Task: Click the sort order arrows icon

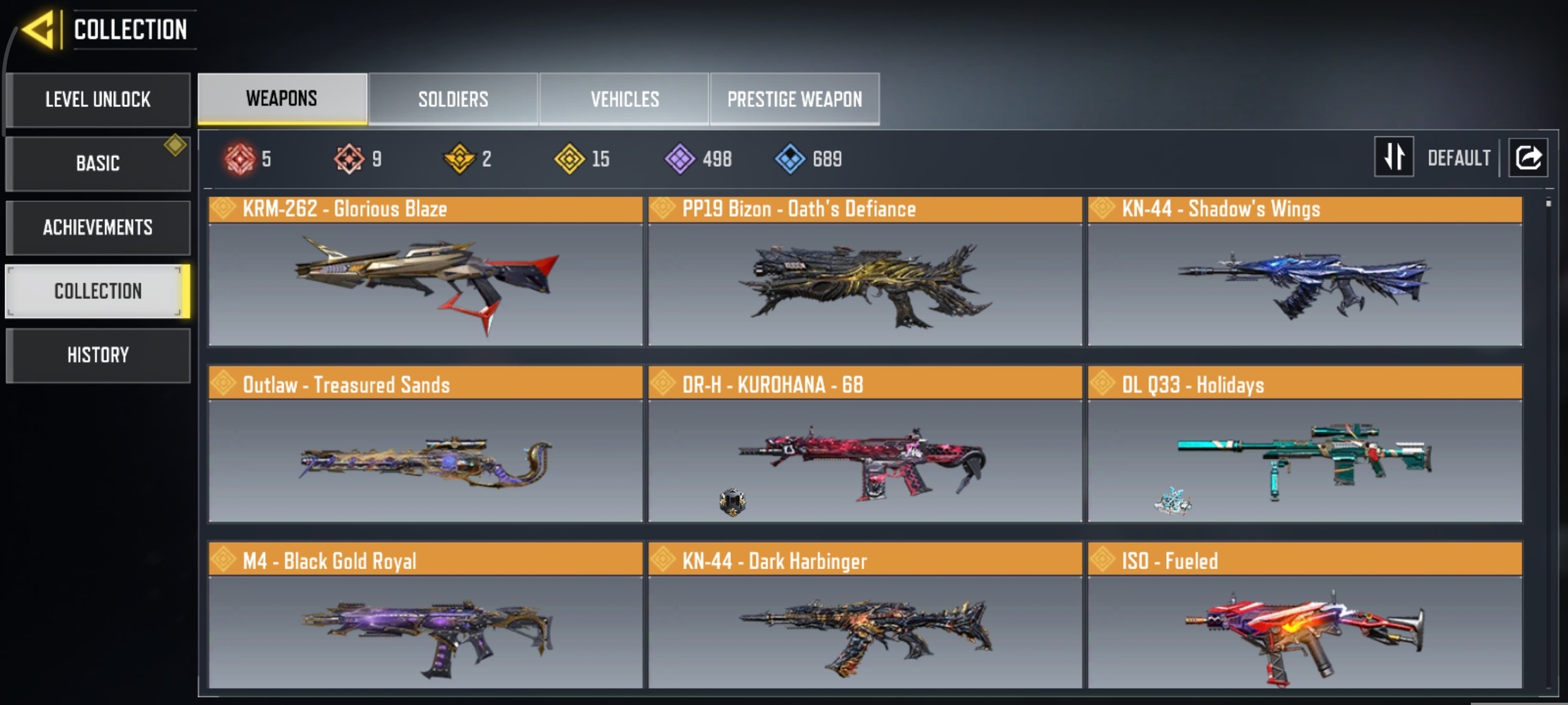Action: (x=1393, y=157)
